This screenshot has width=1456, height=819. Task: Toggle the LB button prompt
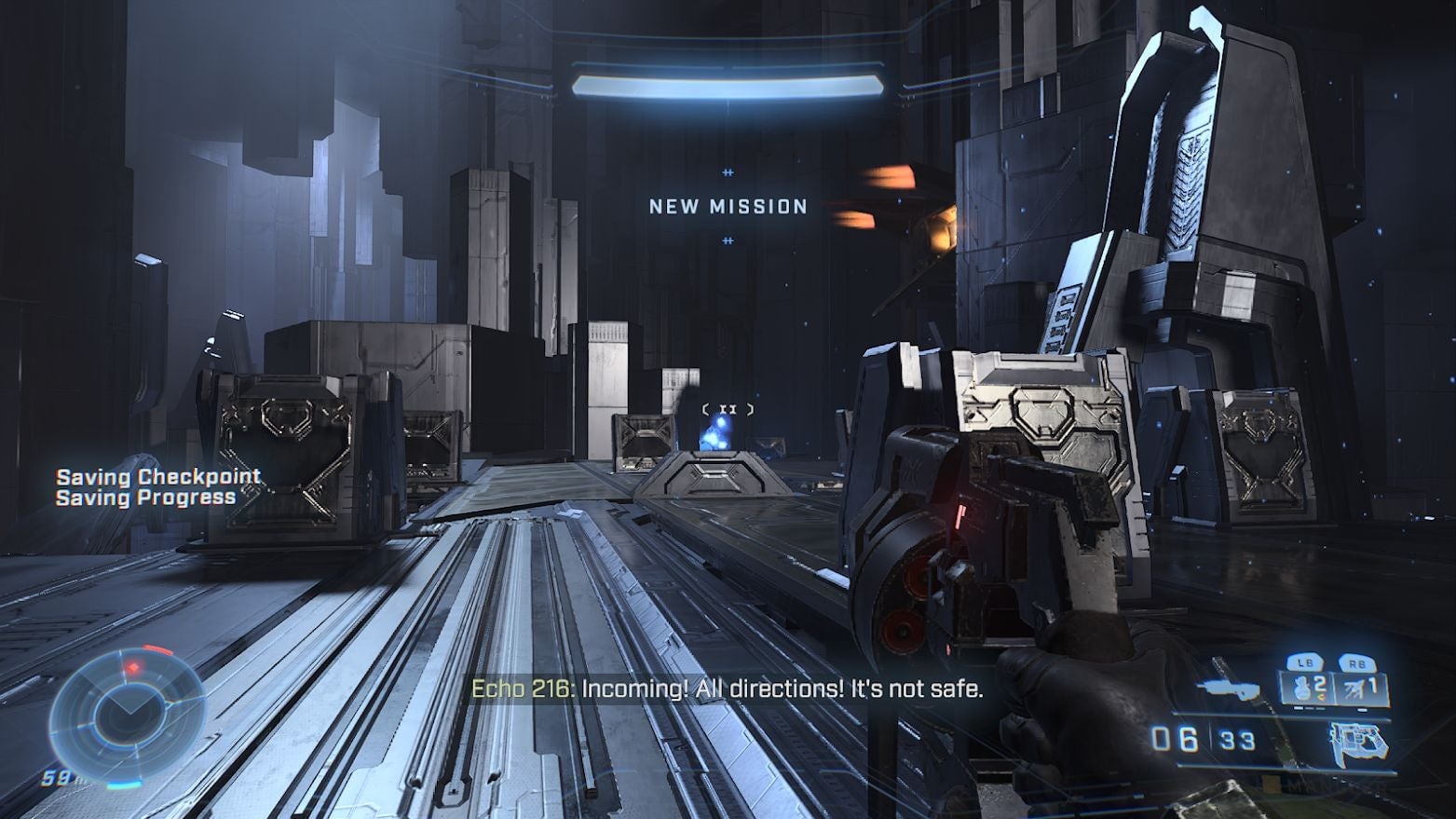(1305, 662)
